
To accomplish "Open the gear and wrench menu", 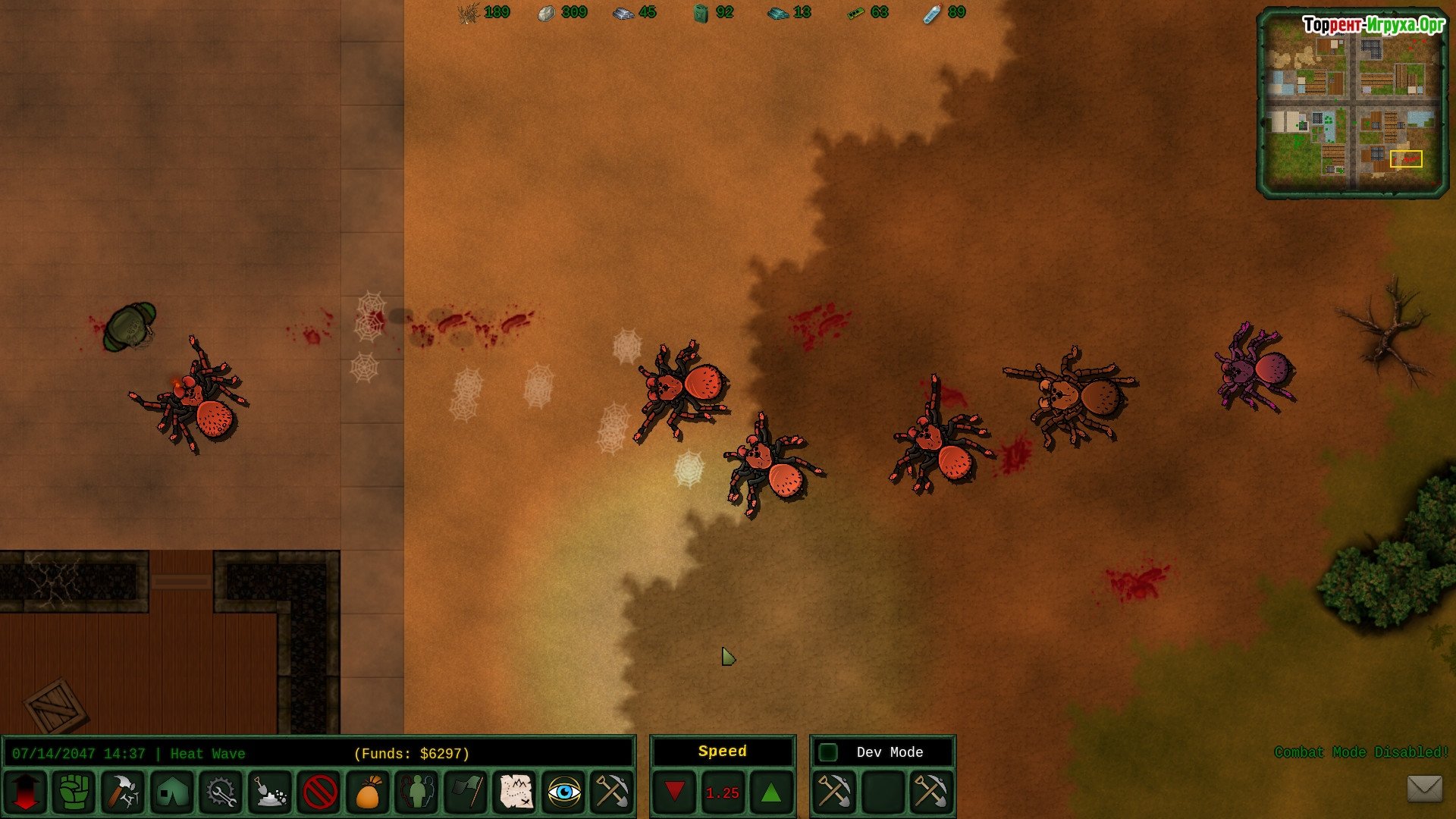I will 221,792.
